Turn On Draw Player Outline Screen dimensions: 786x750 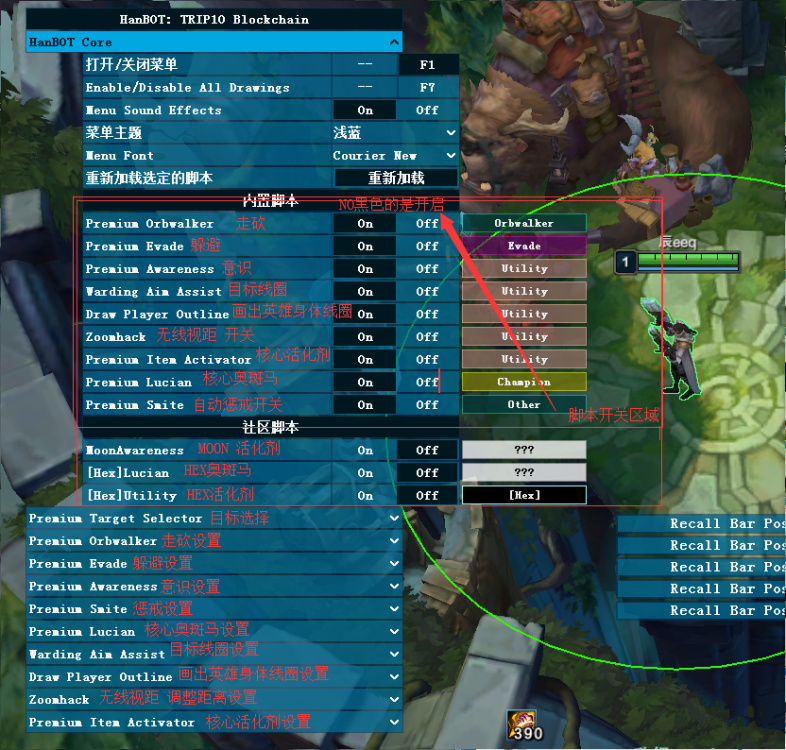click(365, 314)
